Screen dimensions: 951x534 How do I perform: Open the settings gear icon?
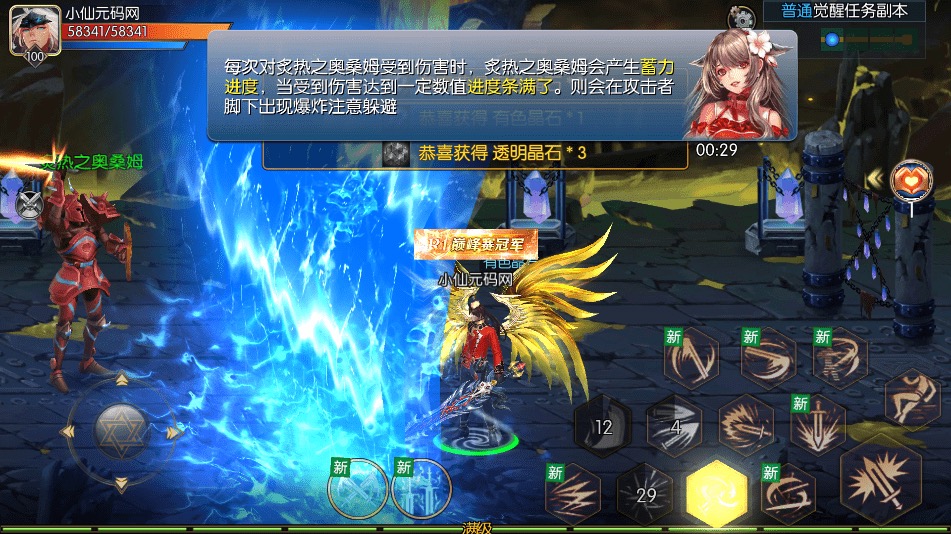pyautogui.click(x=741, y=16)
